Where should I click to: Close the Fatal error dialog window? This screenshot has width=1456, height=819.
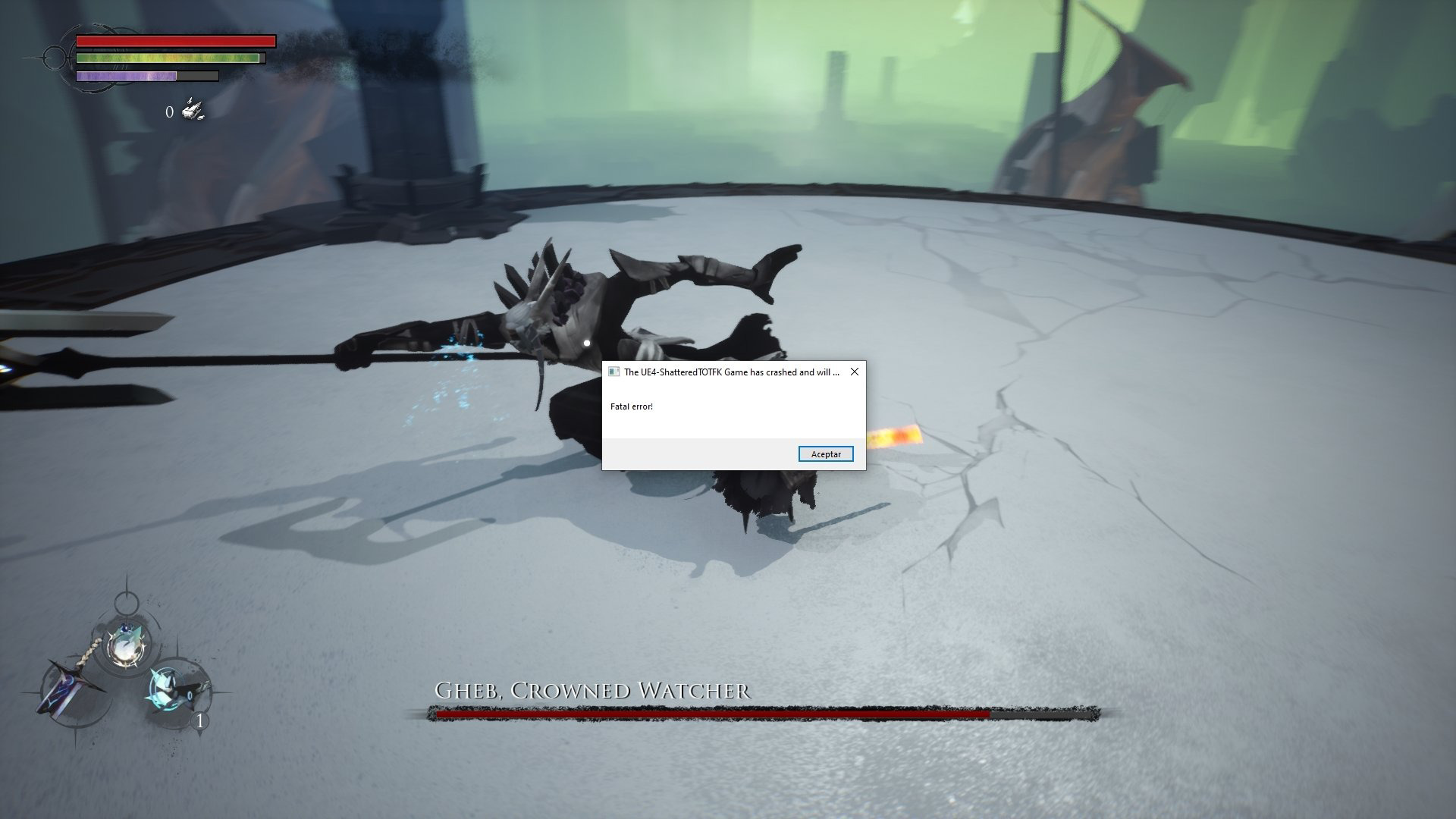click(855, 372)
